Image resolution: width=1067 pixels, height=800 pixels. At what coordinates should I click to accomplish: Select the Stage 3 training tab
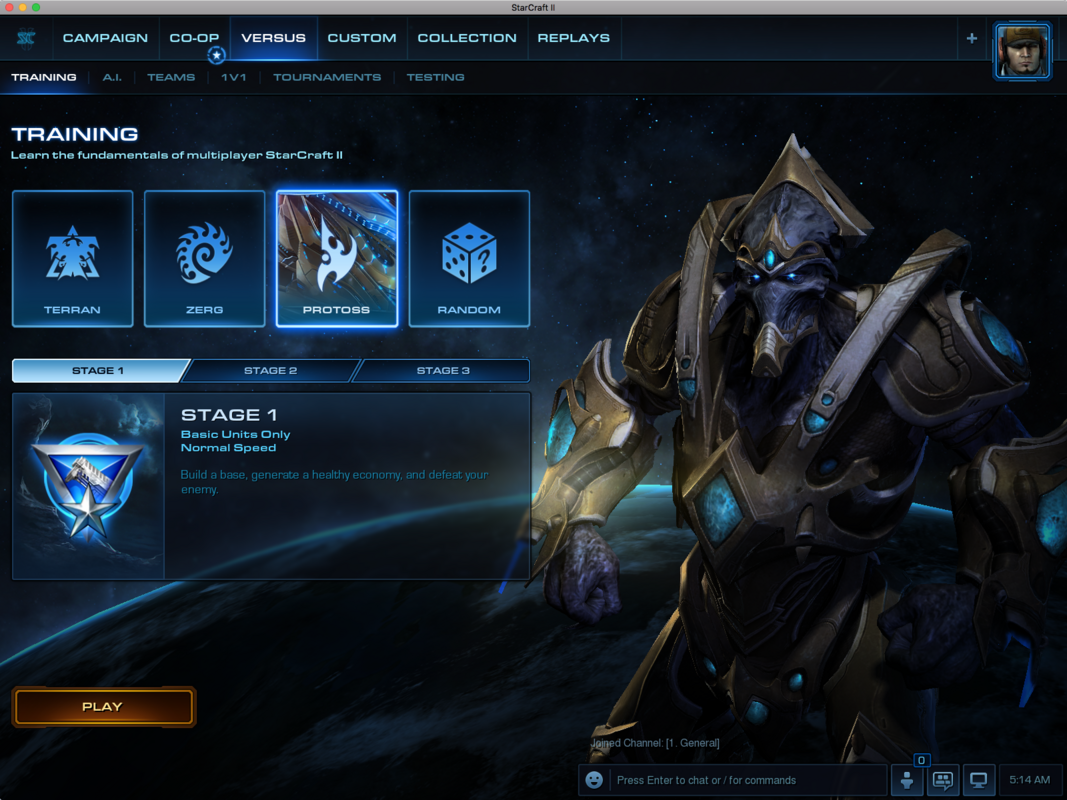pyautogui.click(x=443, y=371)
